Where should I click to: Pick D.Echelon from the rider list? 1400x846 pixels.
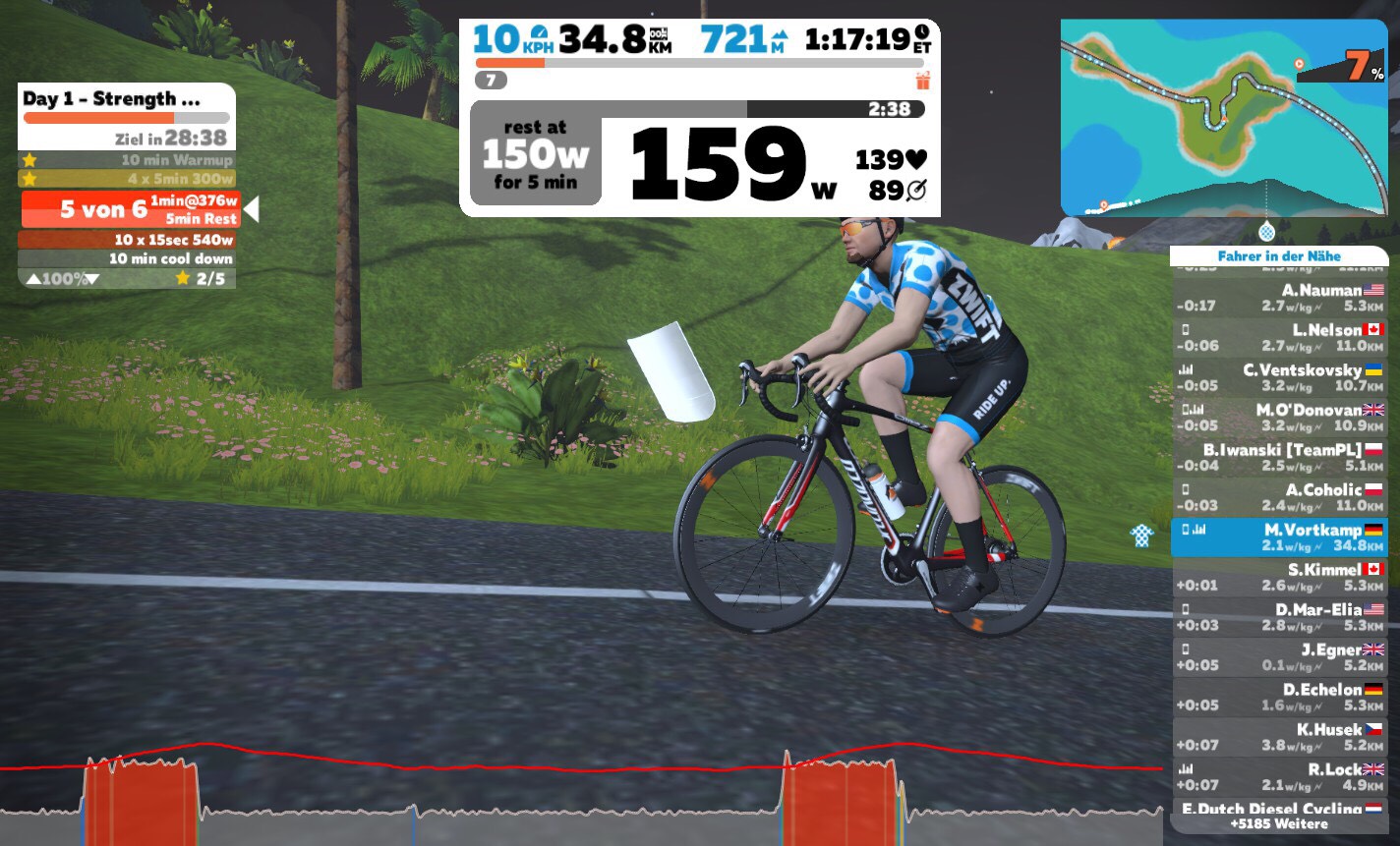(x=1278, y=698)
